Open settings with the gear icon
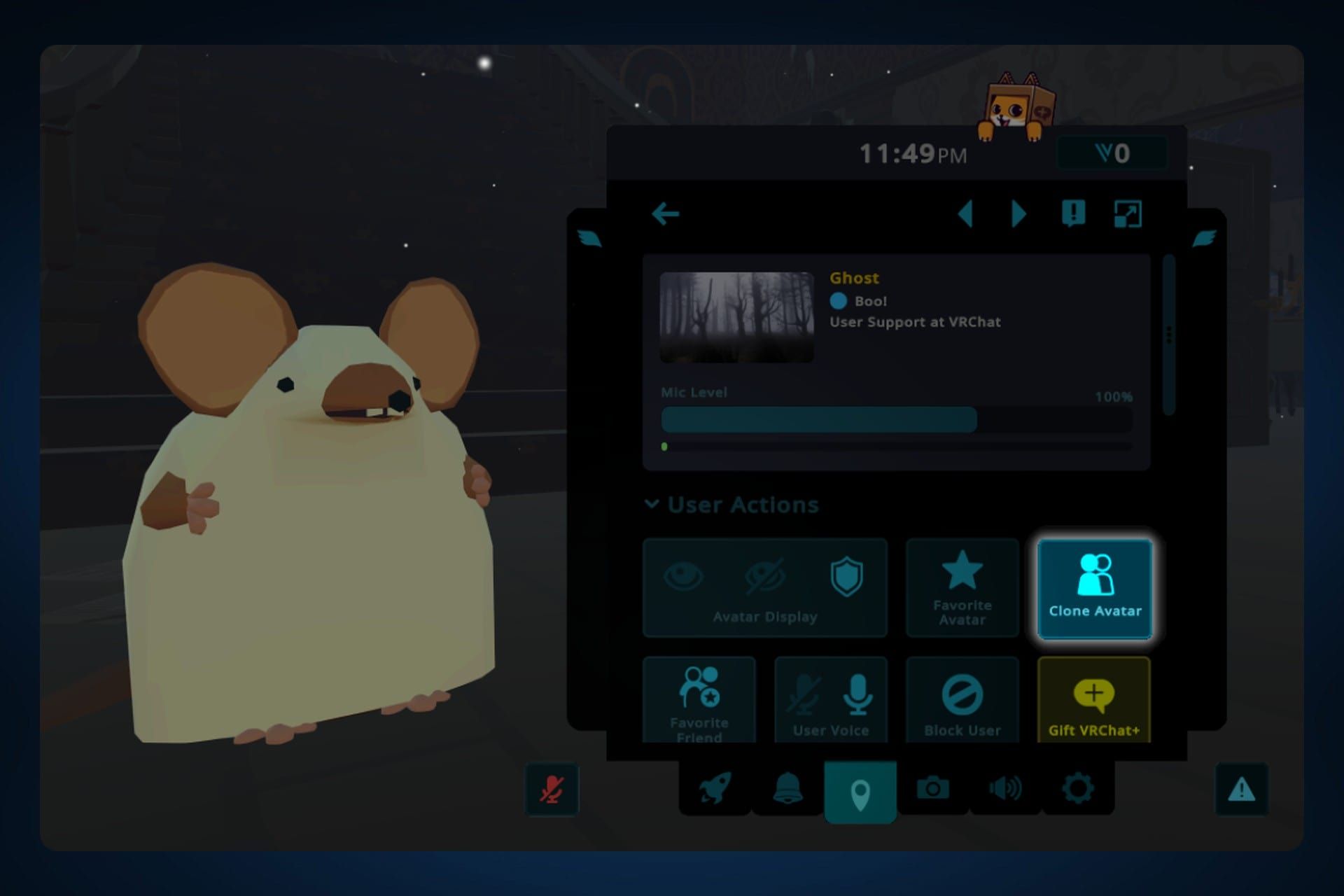 point(1077,789)
